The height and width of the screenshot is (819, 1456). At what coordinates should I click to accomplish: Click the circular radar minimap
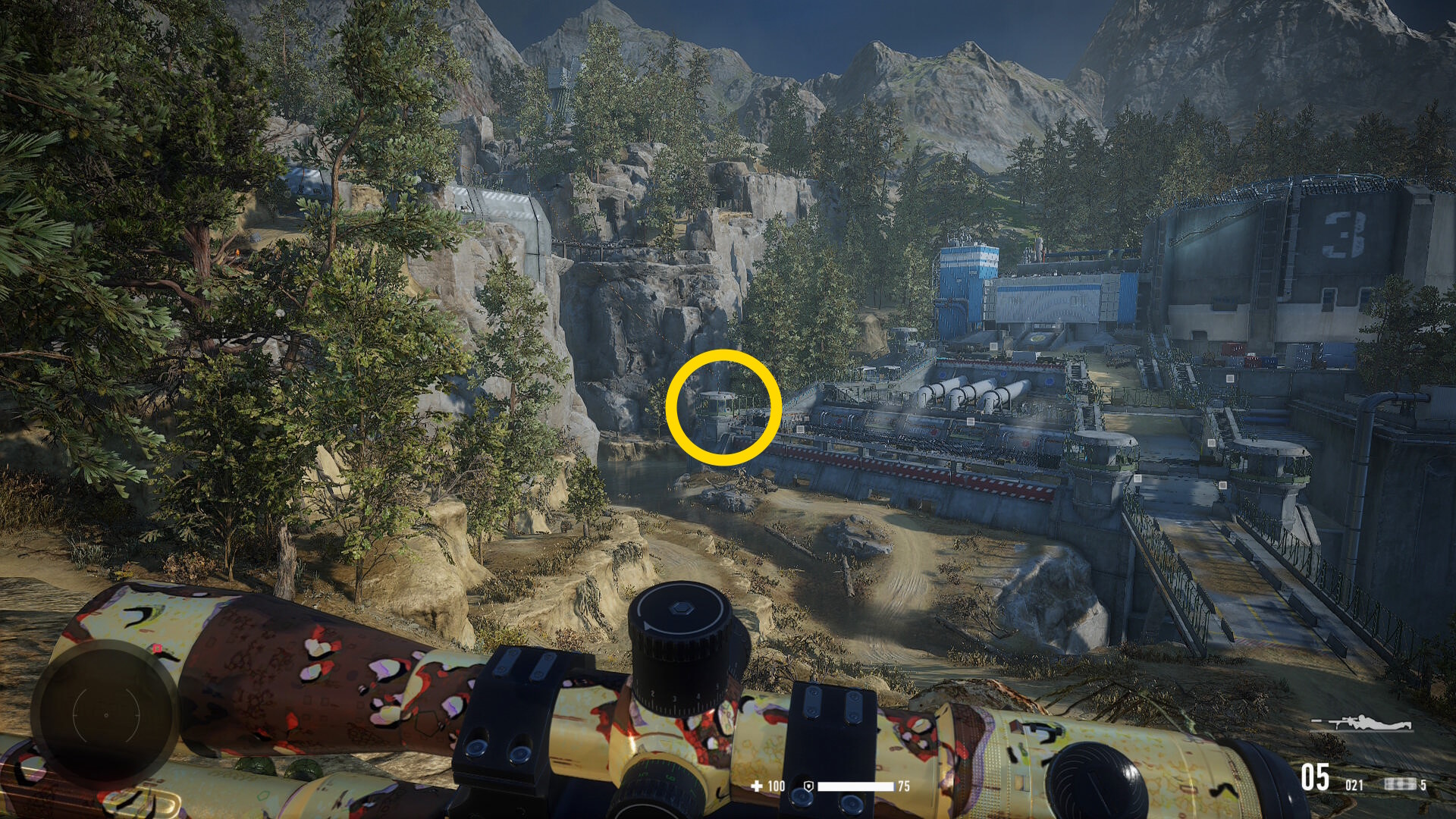pyautogui.click(x=105, y=714)
